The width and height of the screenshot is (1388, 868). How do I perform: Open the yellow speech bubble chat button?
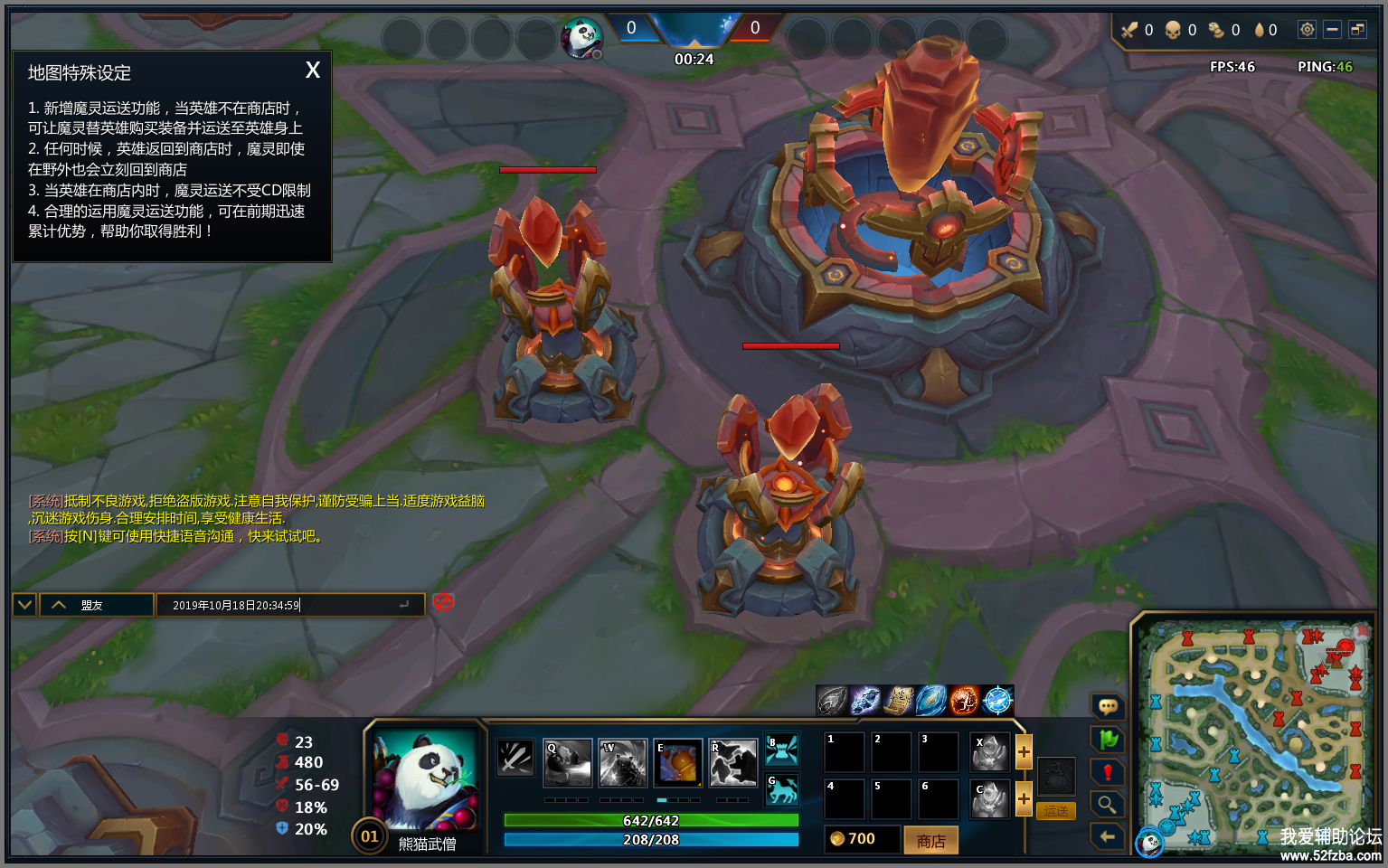pos(1108,706)
